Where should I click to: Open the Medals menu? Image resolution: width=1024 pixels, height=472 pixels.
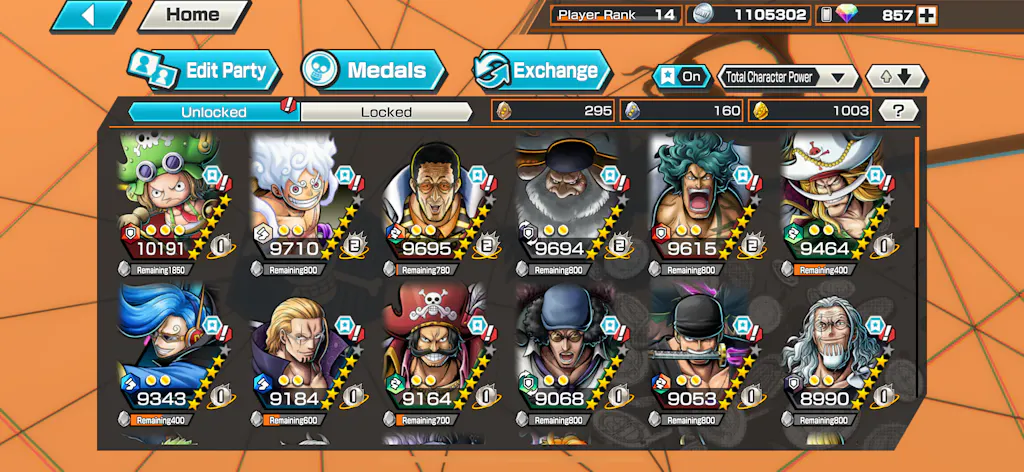[373, 70]
